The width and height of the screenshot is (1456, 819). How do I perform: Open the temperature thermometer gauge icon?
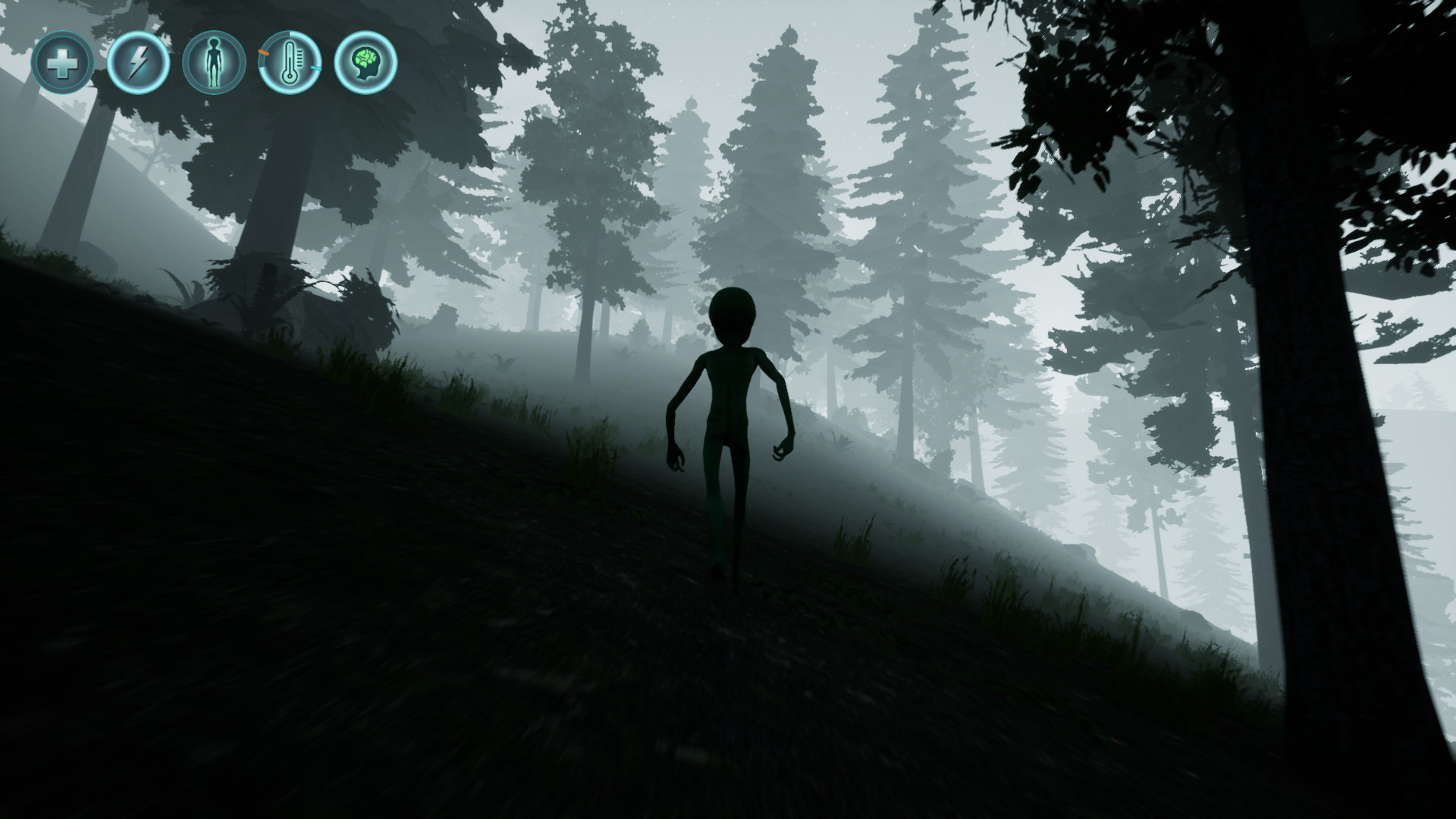(289, 66)
